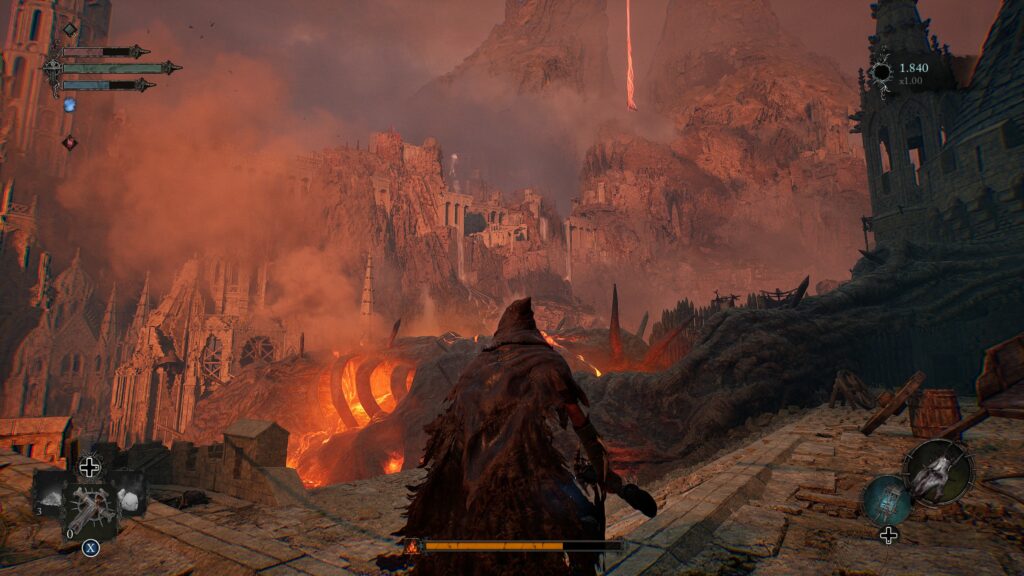Click the vigor emblem beside 1.840
The image size is (1024, 576).
(x=880, y=72)
